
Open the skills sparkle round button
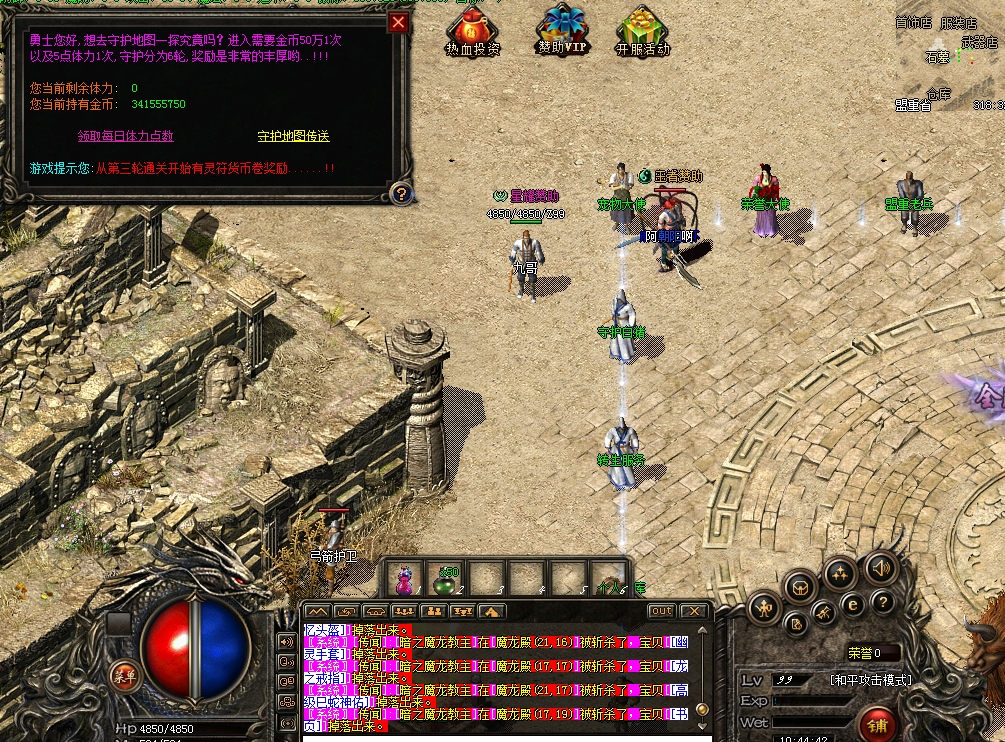[840, 573]
